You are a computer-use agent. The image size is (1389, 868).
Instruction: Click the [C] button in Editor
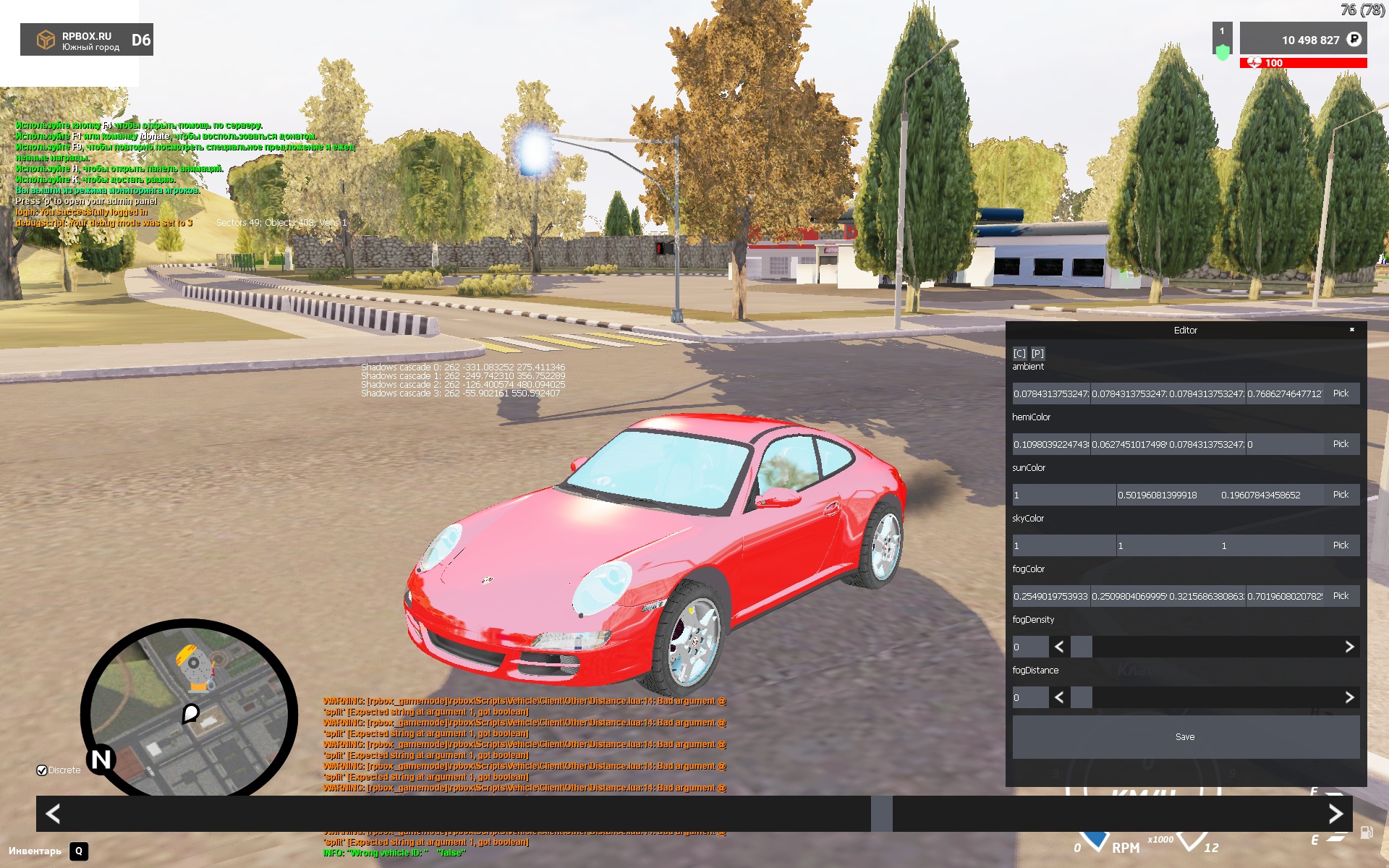[x=1019, y=353]
